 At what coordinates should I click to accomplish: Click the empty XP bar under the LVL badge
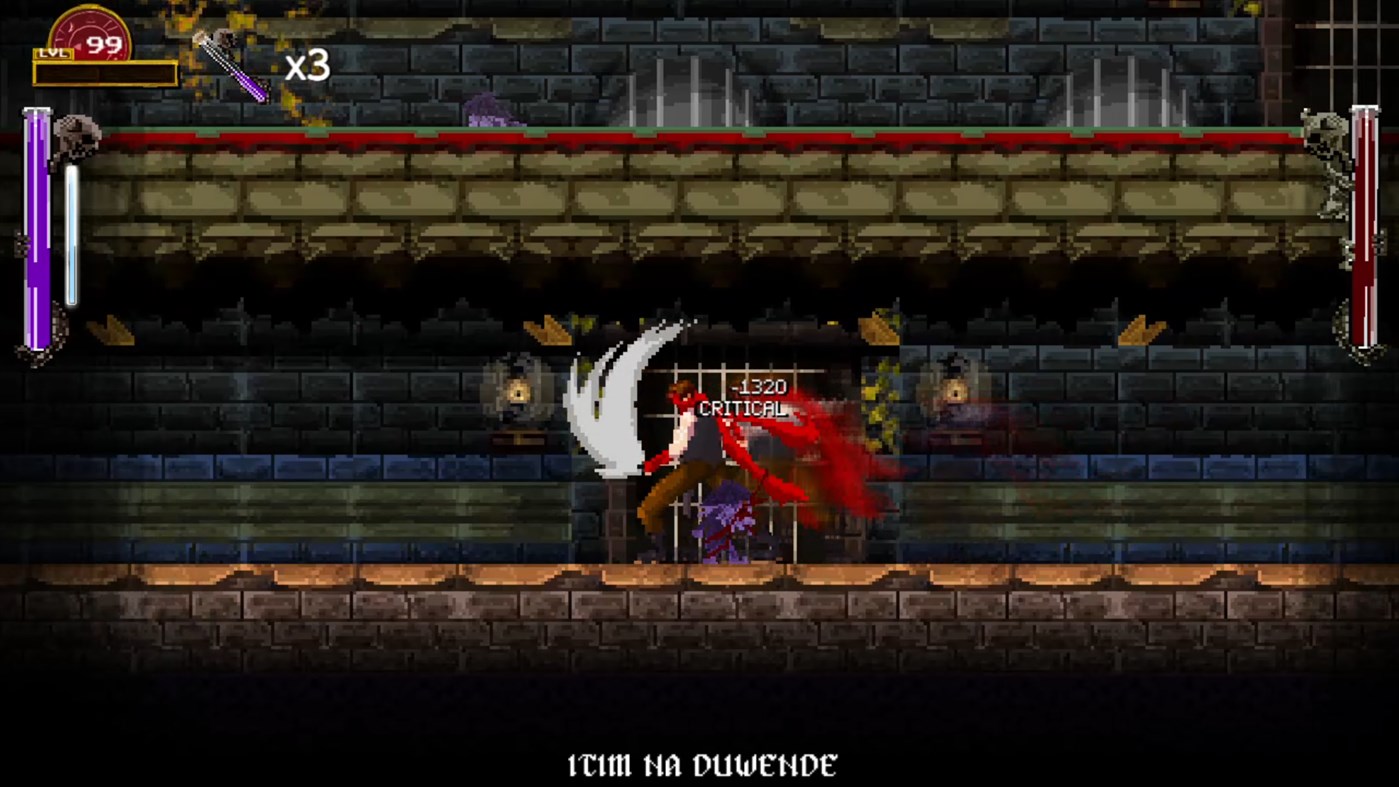pyautogui.click(x=105, y=72)
